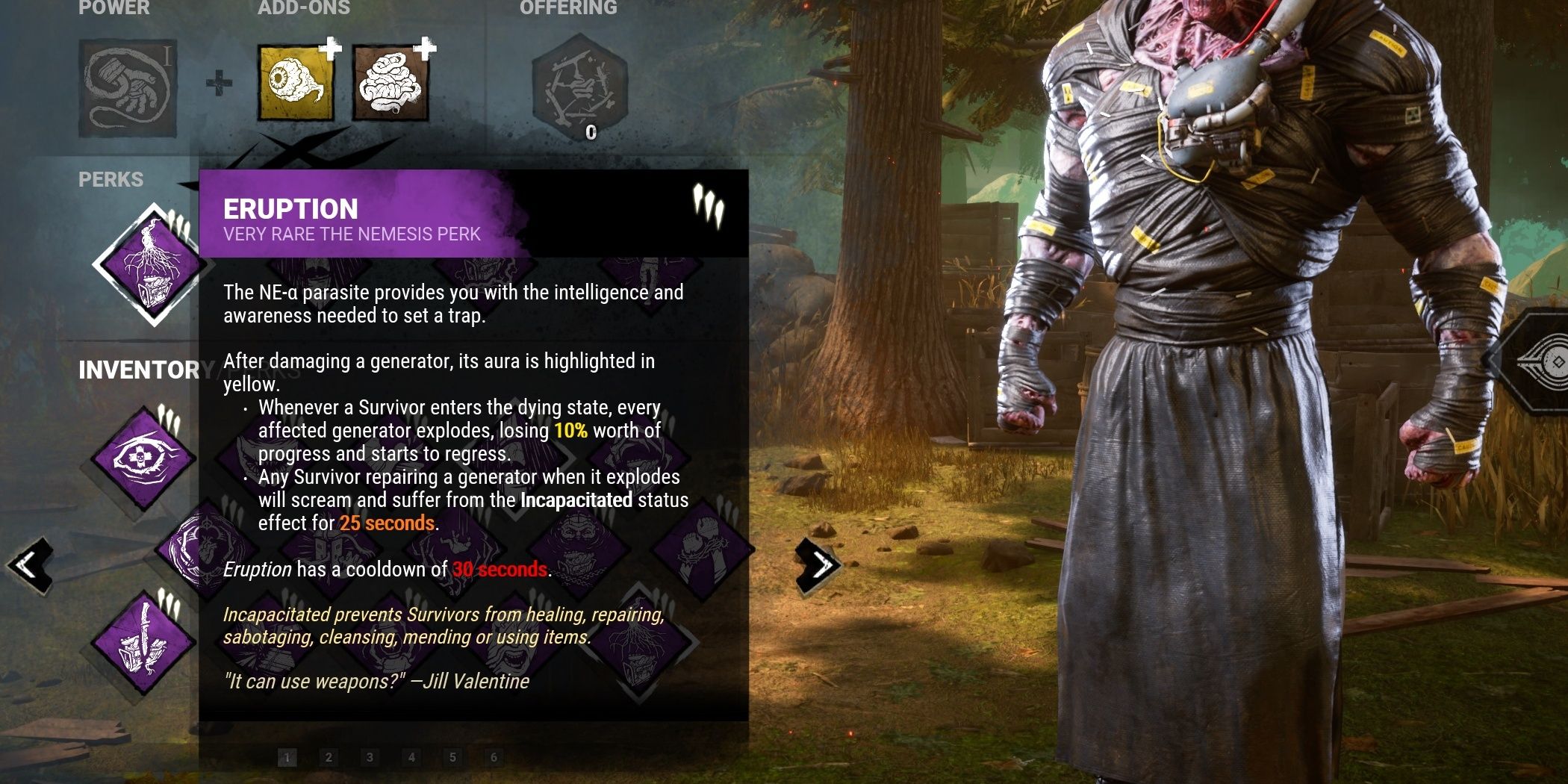Pick the hand-with-knife perk in inventory
Image resolution: width=1568 pixels, height=784 pixels.
click(142, 641)
